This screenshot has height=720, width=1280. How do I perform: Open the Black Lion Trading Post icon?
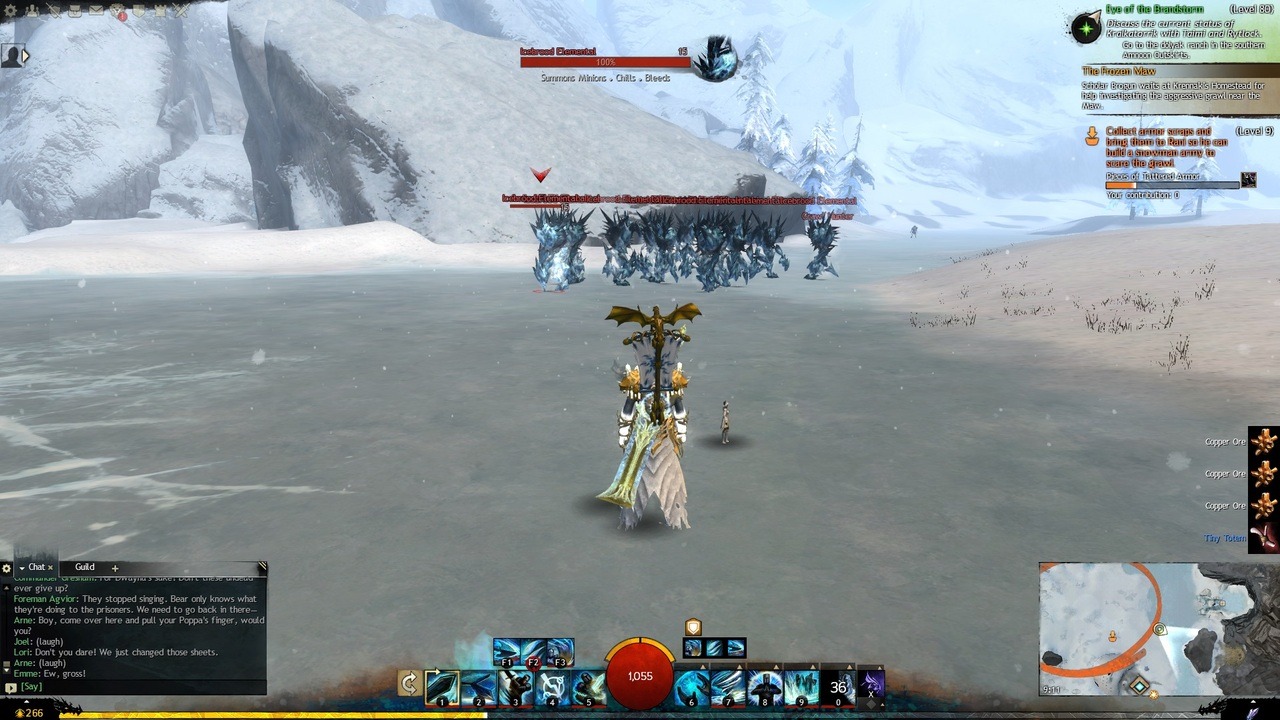(x=118, y=12)
